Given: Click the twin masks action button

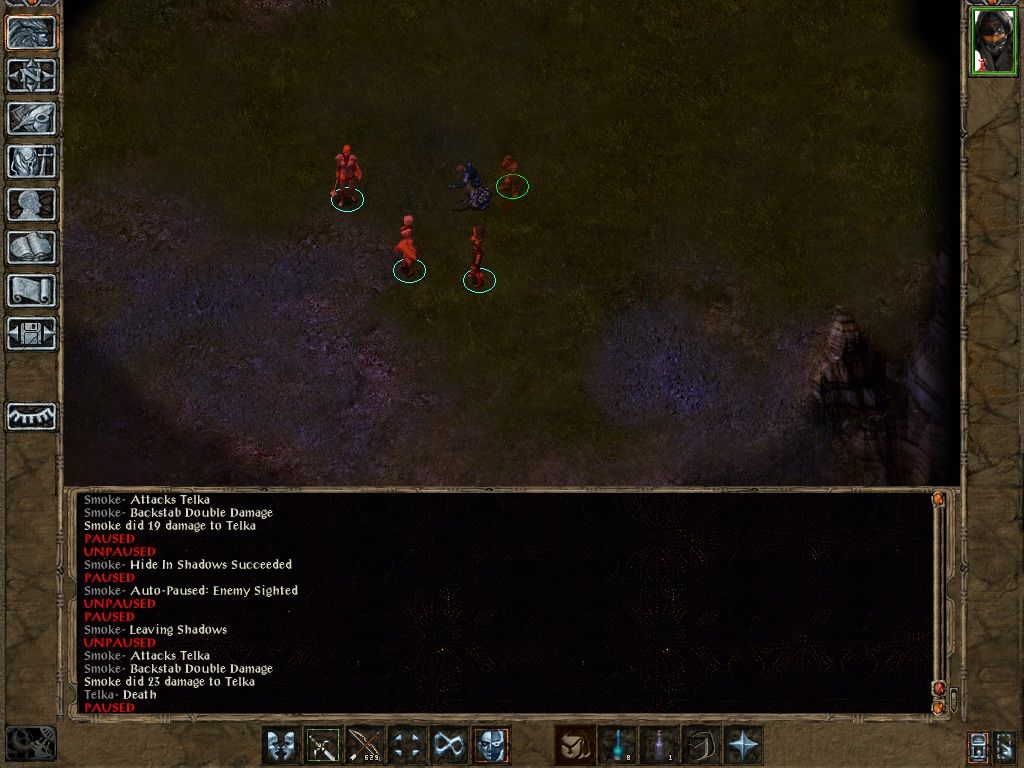Looking at the screenshot, I should (x=281, y=745).
